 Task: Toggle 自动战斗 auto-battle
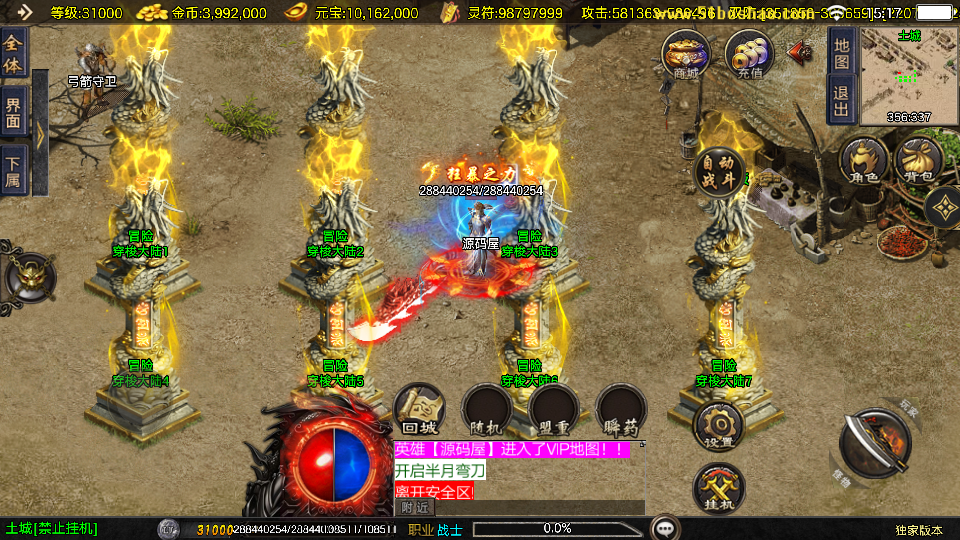(x=719, y=171)
